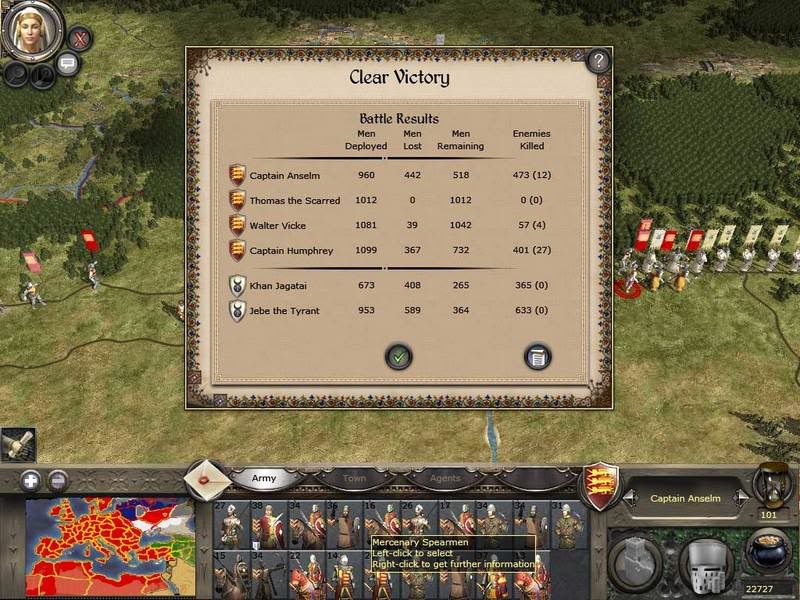800x600 pixels.
Task: Confirm battle results with the green checkmark
Action: click(x=399, y=355)
